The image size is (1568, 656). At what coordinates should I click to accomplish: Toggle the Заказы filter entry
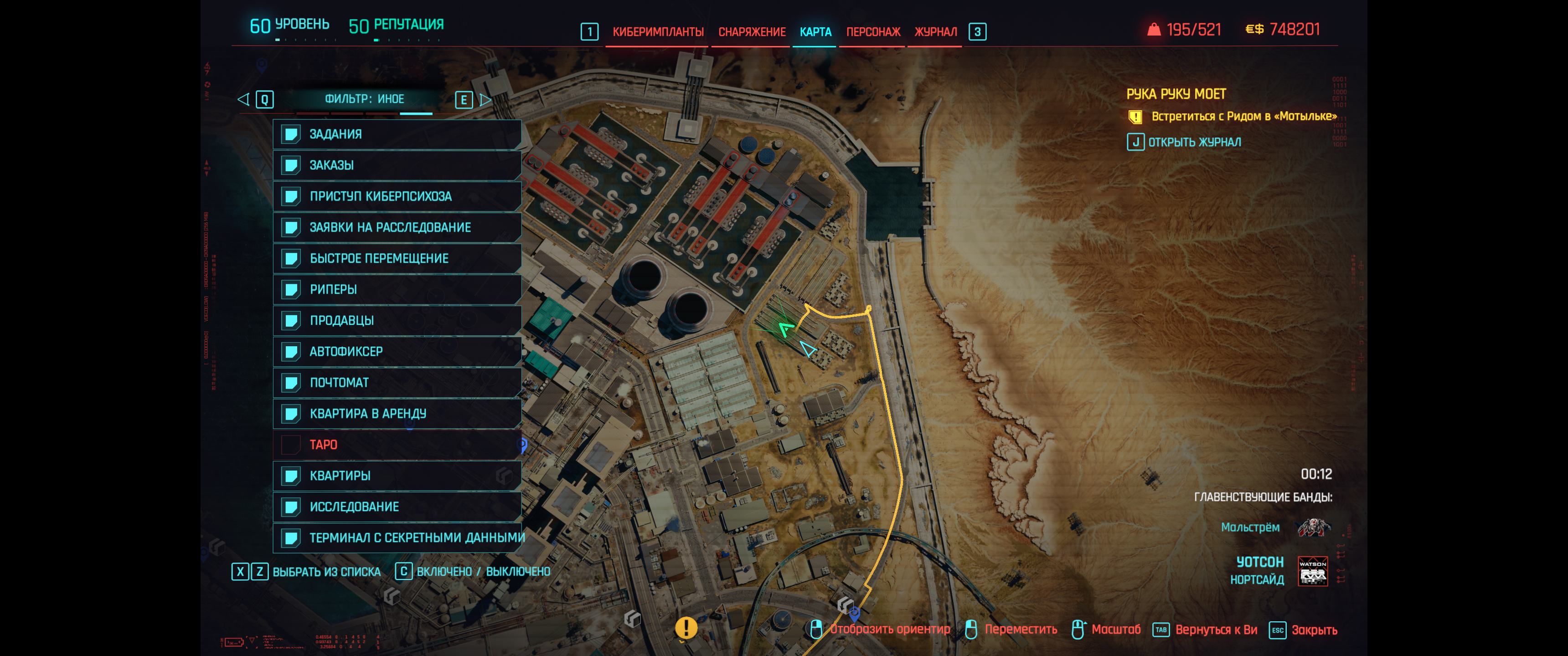click(x=397, y=165)
